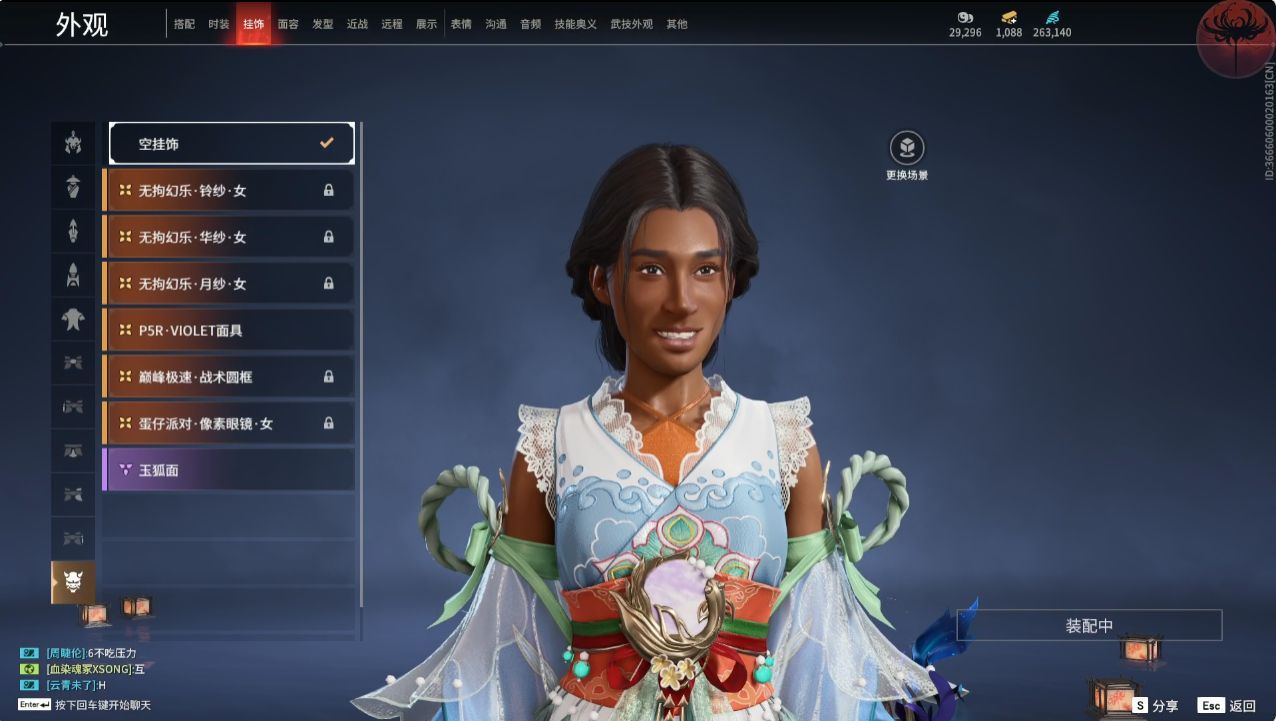Screen dimensions: 1276x721
Task: Switch to the 时装 outfit tab
Action: [219, 24]
